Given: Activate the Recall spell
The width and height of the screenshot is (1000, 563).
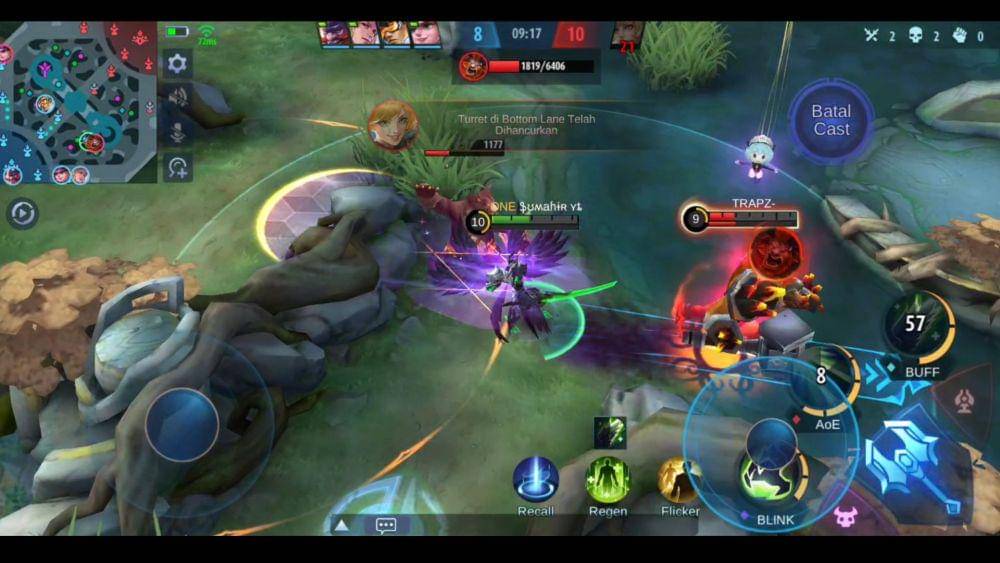Looking at the screenshot, I should pos(536,479).
